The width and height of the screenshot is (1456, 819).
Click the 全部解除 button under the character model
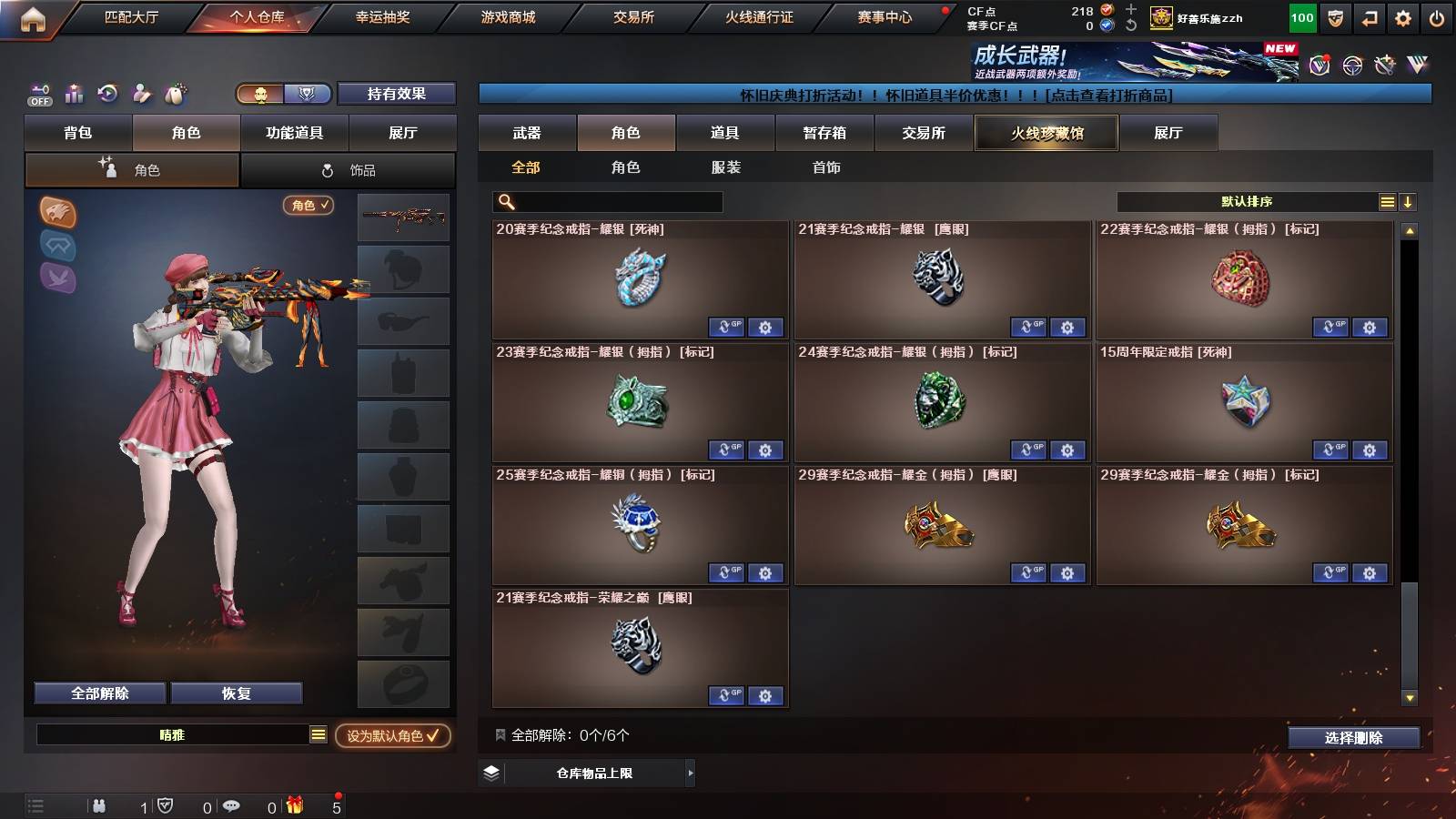[98, 693]
